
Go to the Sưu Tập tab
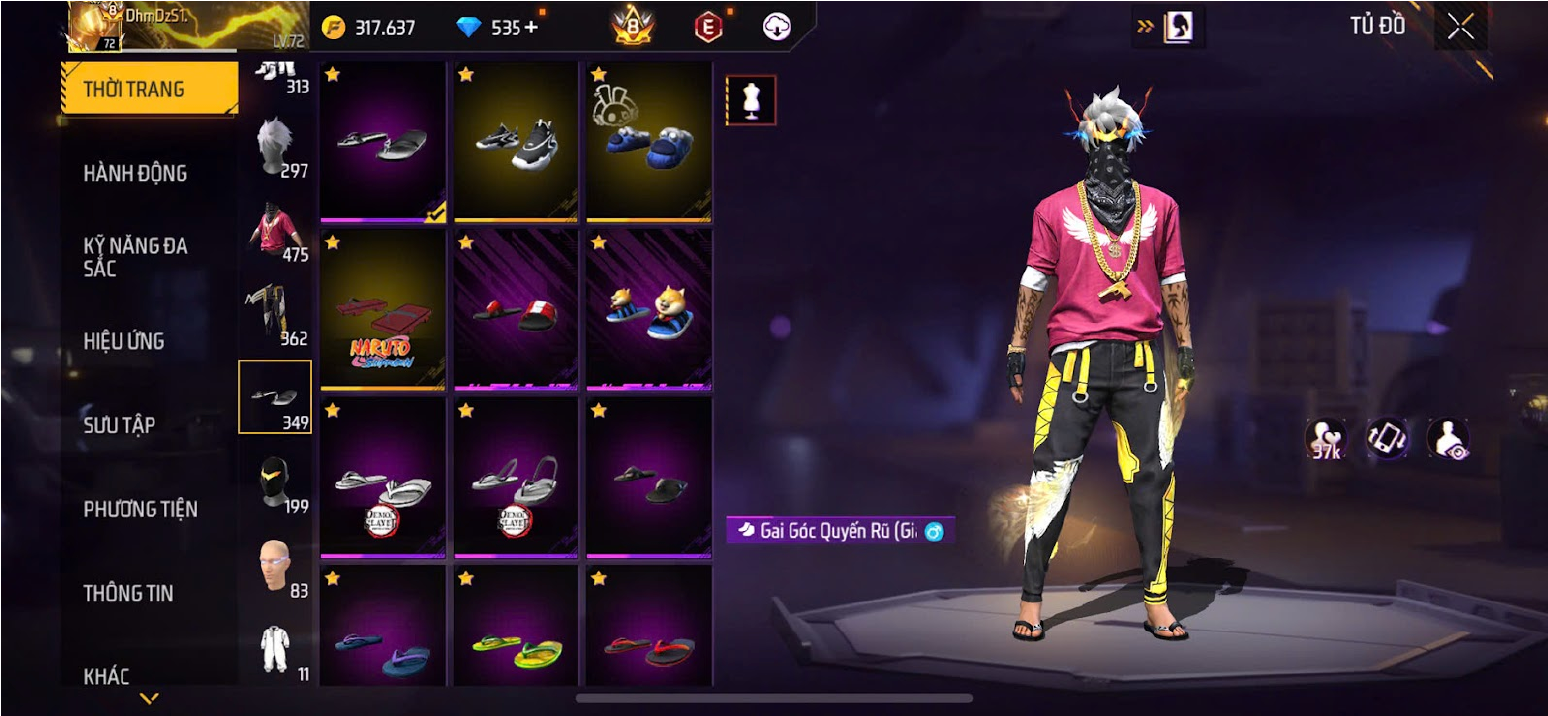tap(119, 425)
